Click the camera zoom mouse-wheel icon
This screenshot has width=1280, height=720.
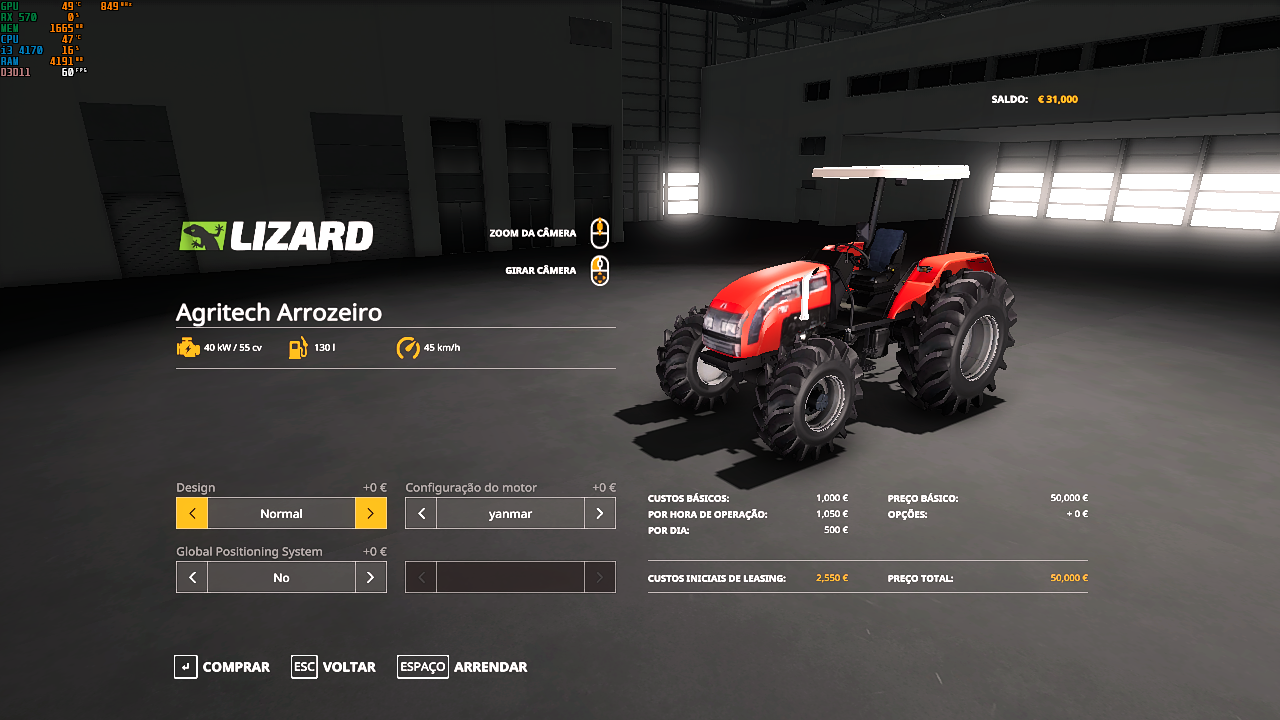click(x=599, y=233)
